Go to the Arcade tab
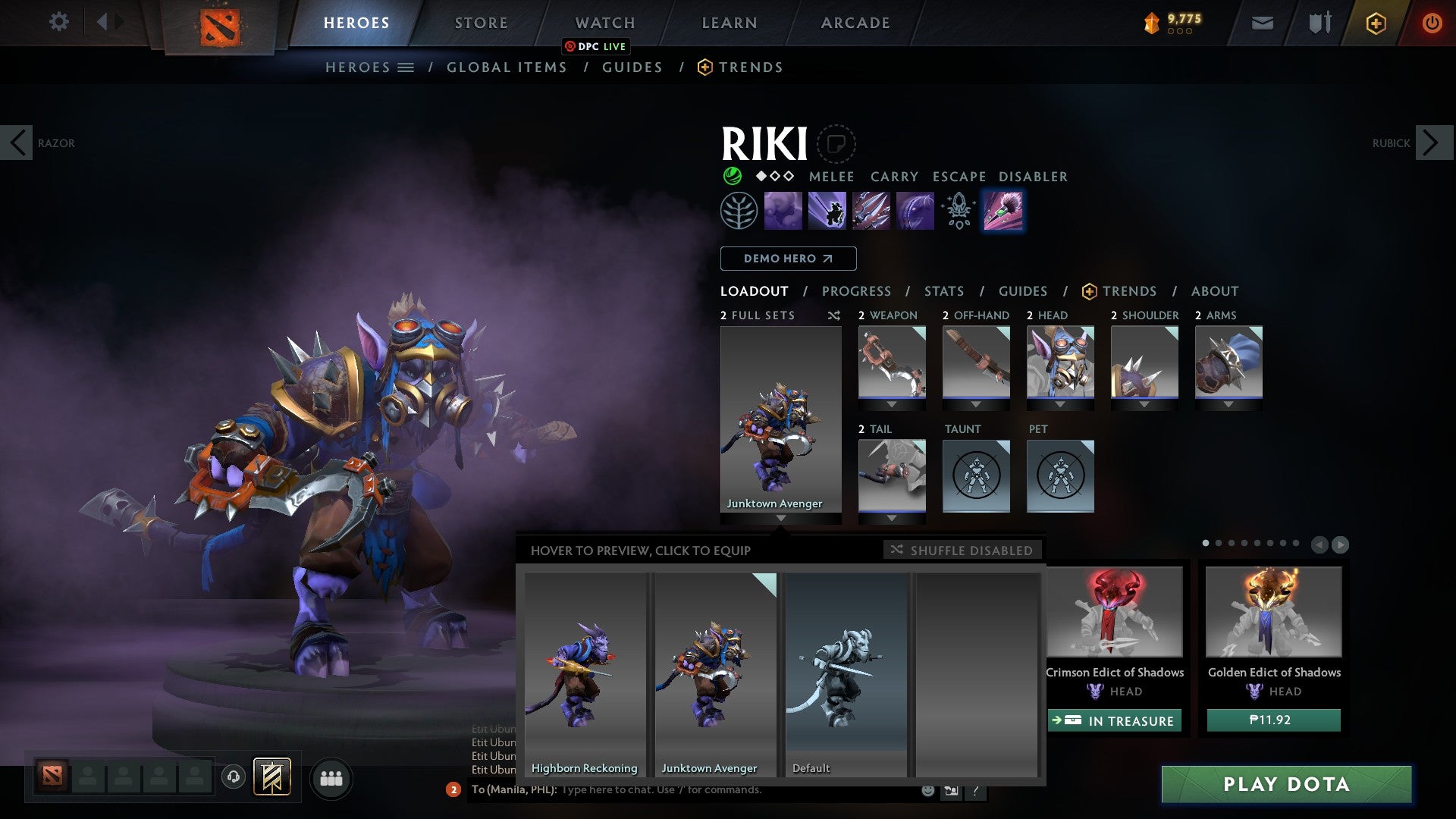The image size is (1456, 819). 855,23
